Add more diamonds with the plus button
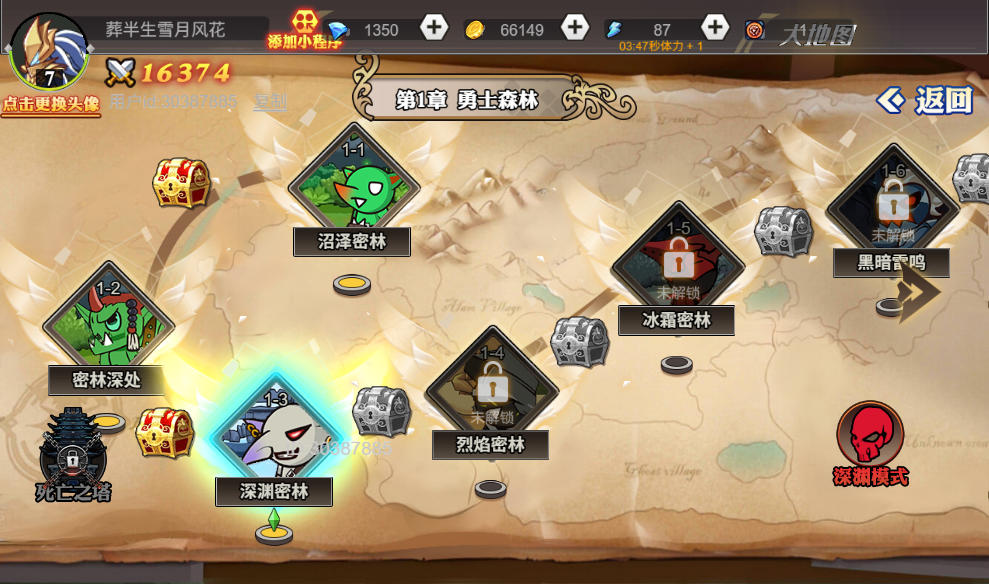 point(434,28)
